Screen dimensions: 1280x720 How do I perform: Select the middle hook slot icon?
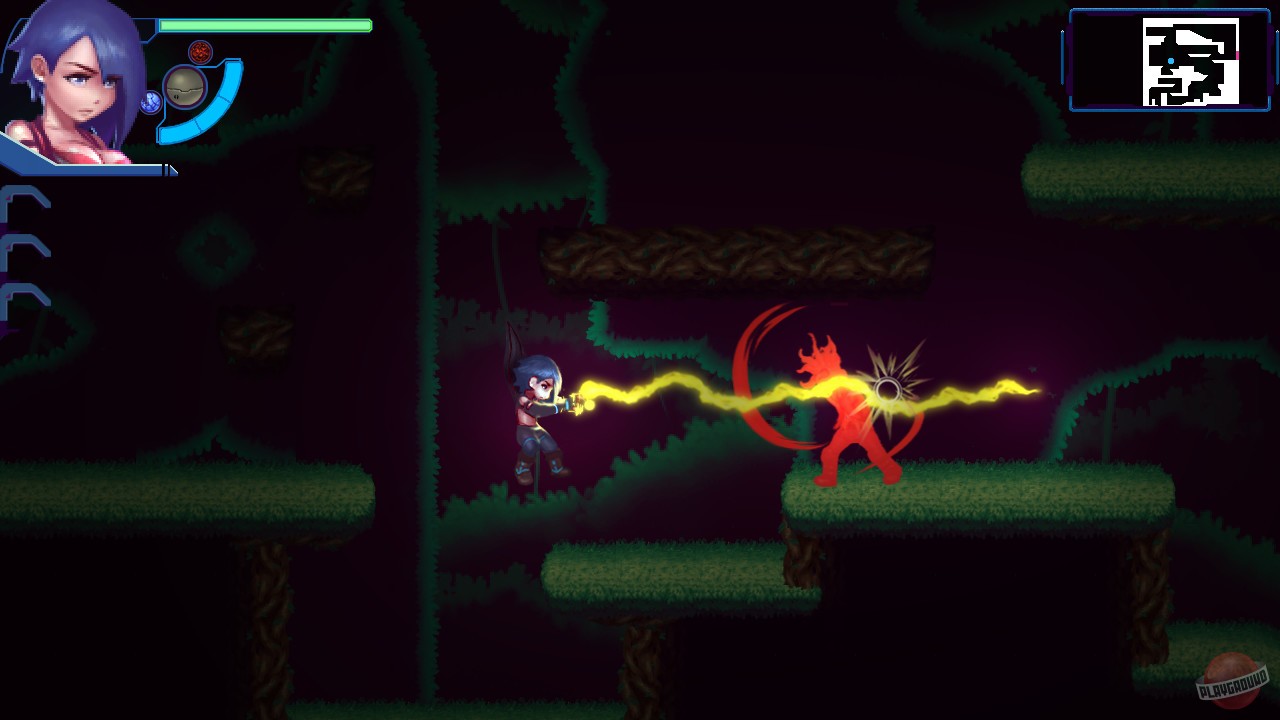[24, 252]
